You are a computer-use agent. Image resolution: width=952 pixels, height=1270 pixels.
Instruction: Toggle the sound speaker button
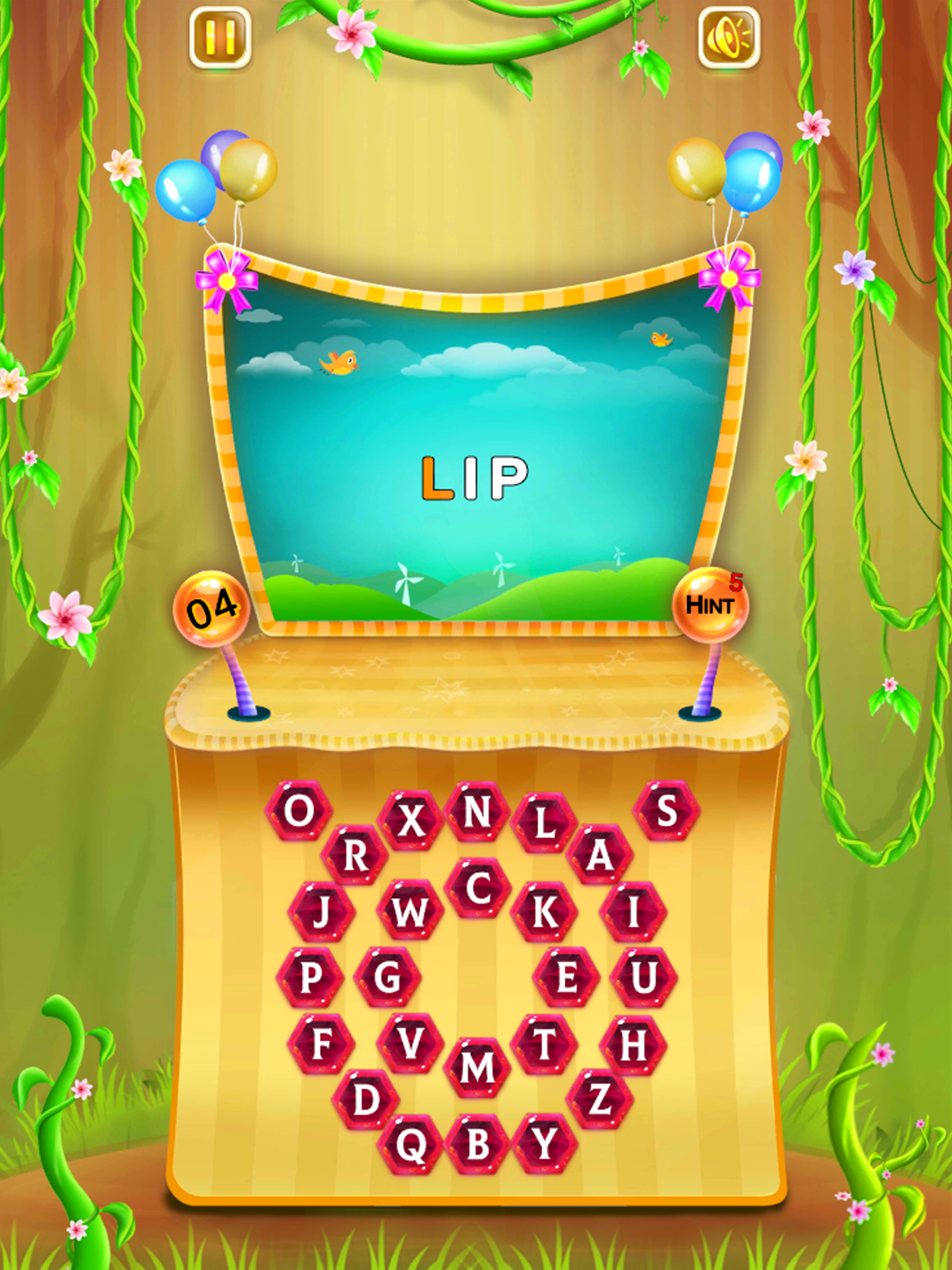tap(728, 38)
